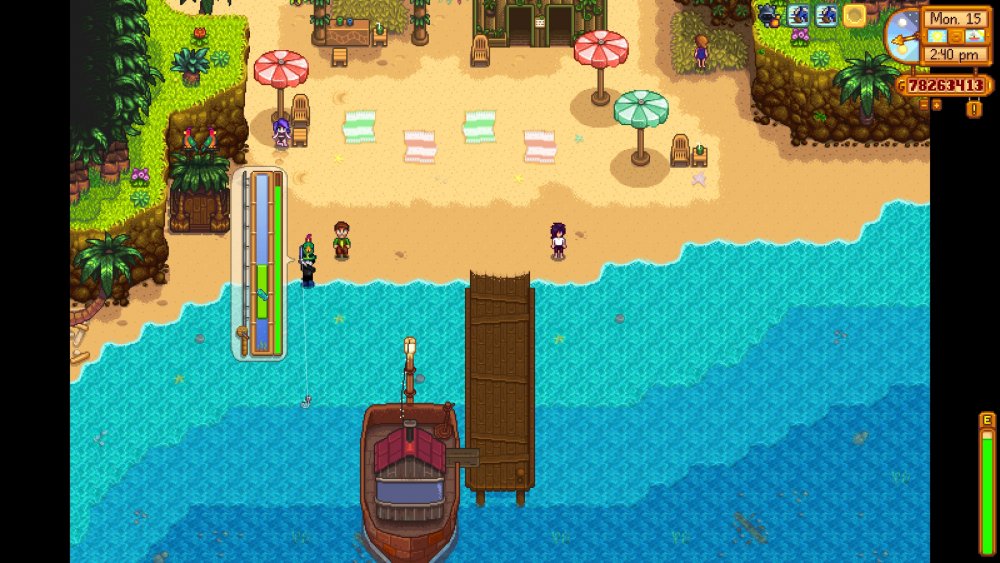
Task: Select the yellow glowing buff icon
Action: coord(854,15)
